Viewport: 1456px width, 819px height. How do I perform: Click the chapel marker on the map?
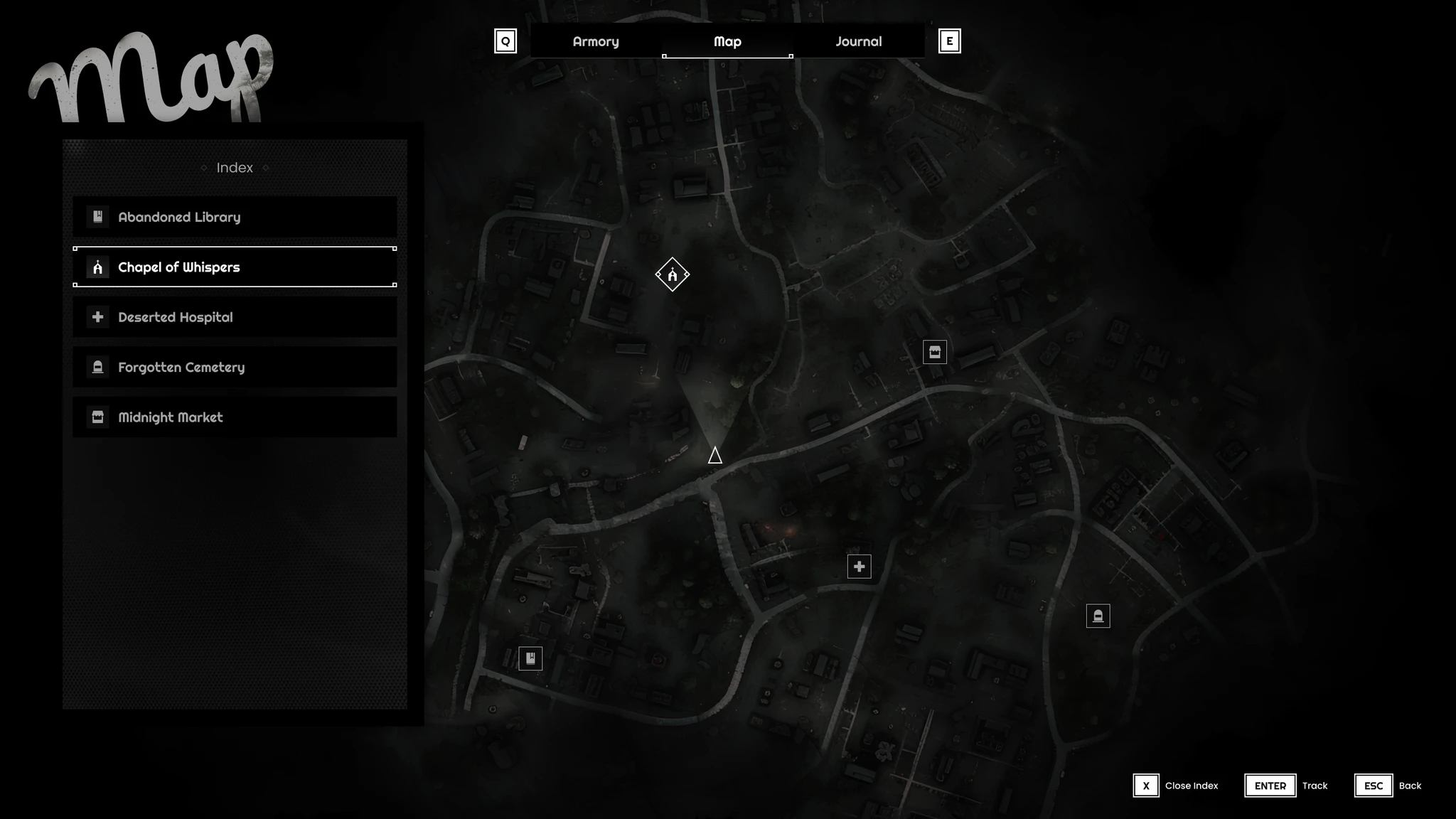pyautogui.click(x=672, y=274)
